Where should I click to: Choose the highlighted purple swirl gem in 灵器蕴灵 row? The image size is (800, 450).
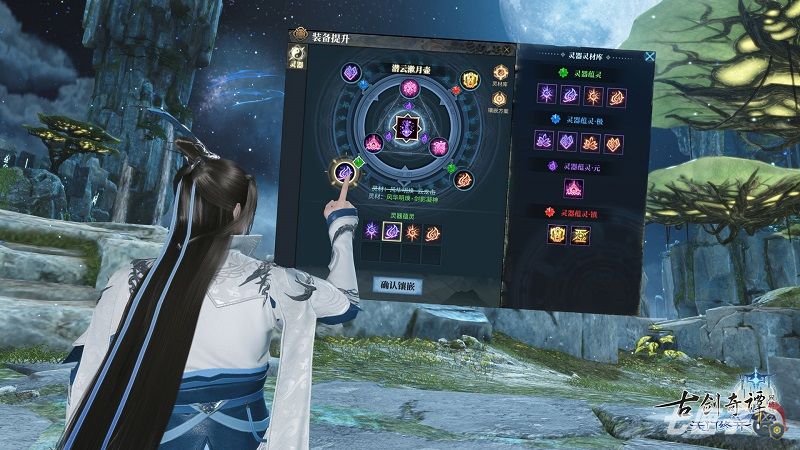(392, 233)
